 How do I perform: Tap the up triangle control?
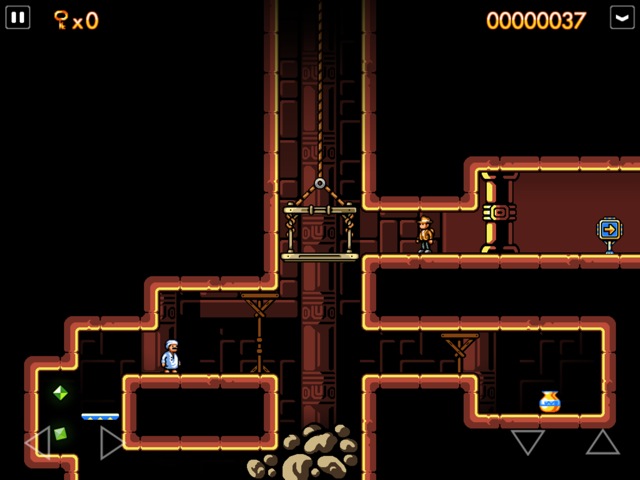point(602,441)
